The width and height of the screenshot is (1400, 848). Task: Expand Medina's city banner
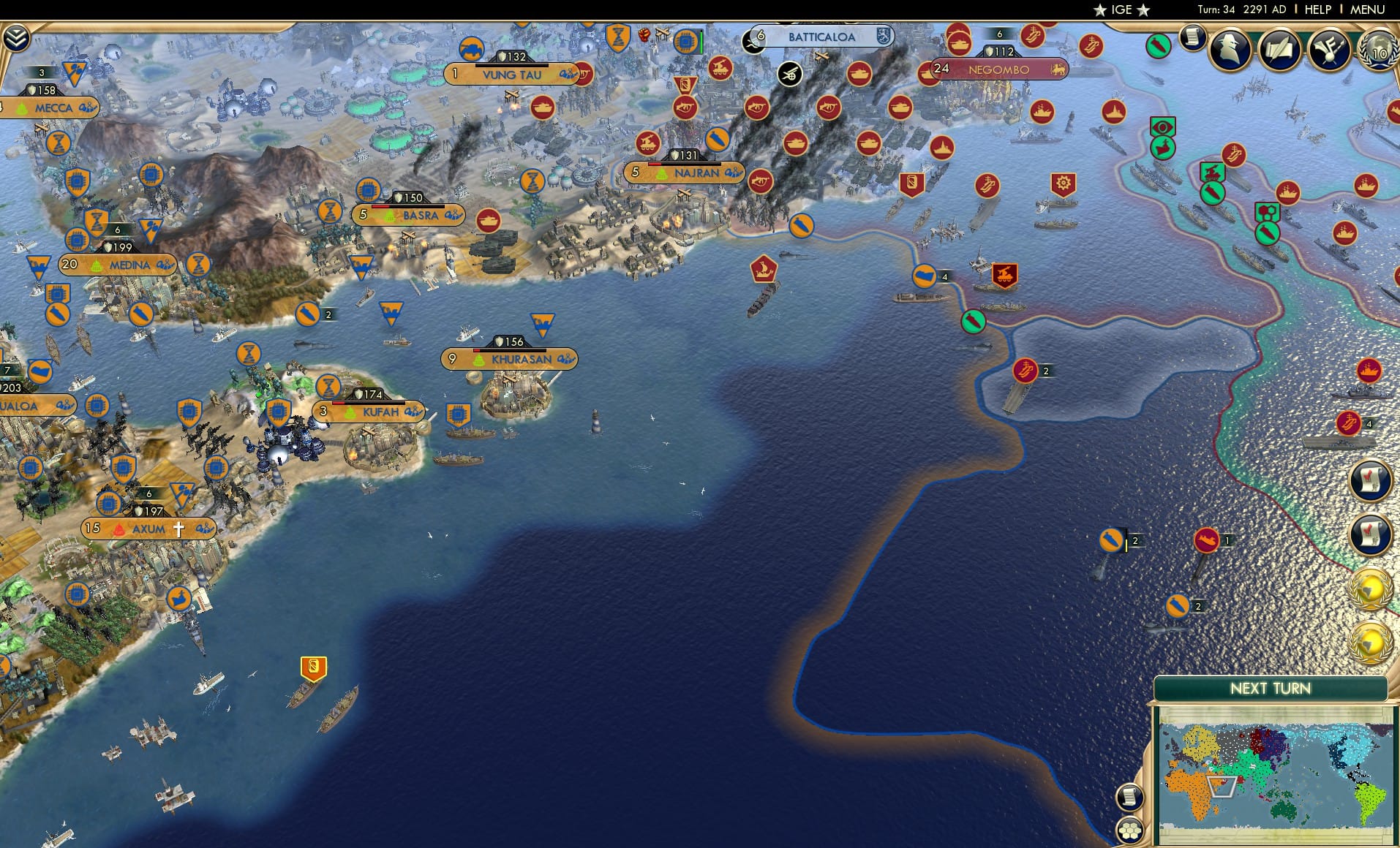[164, 265]
